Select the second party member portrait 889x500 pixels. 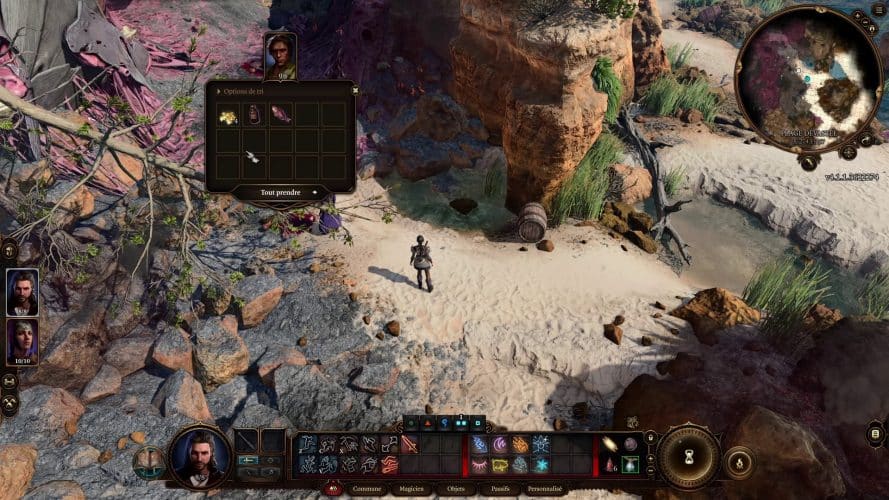click(x=23, y=340)
